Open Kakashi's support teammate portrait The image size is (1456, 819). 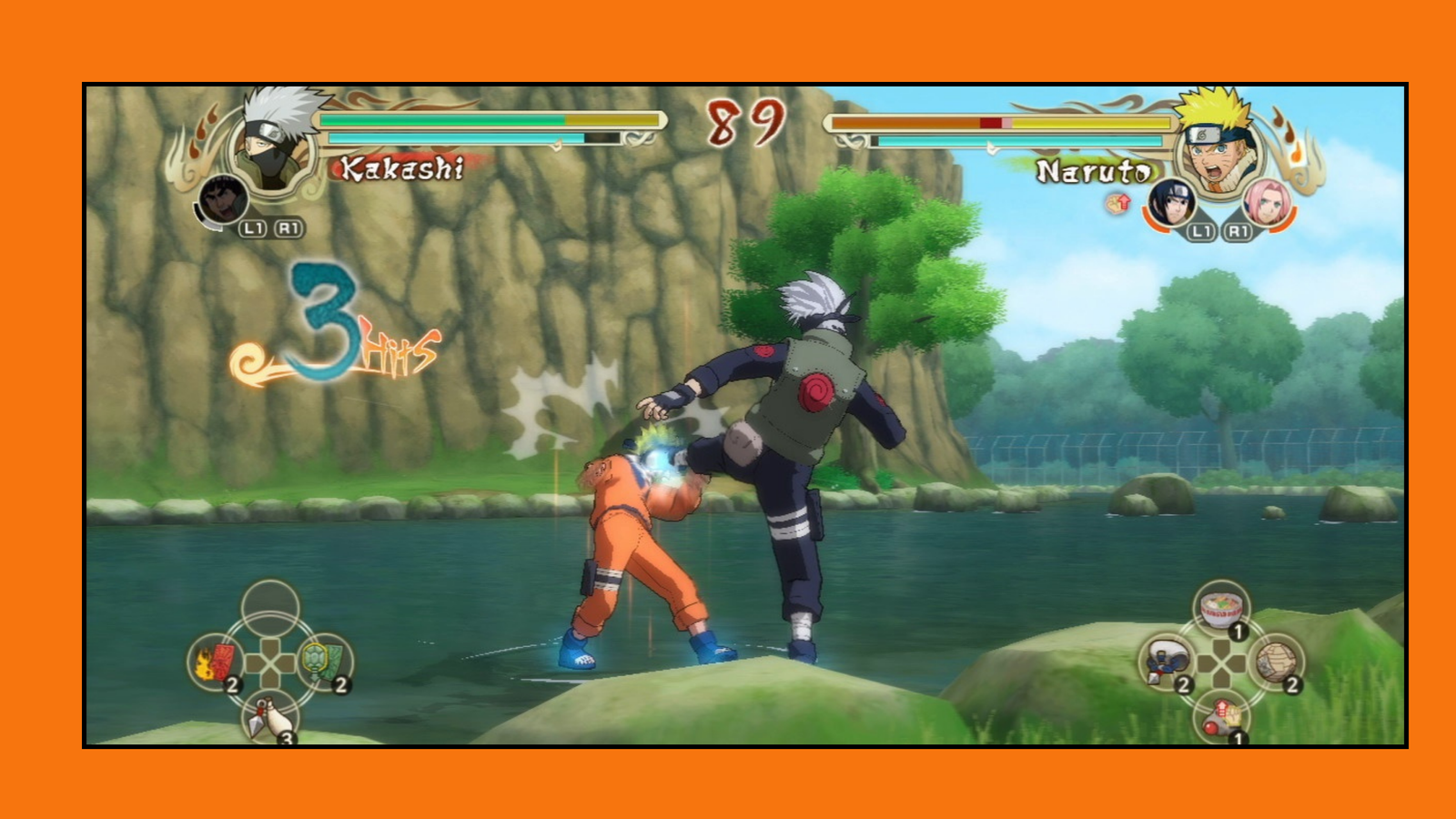coord(221,202)
